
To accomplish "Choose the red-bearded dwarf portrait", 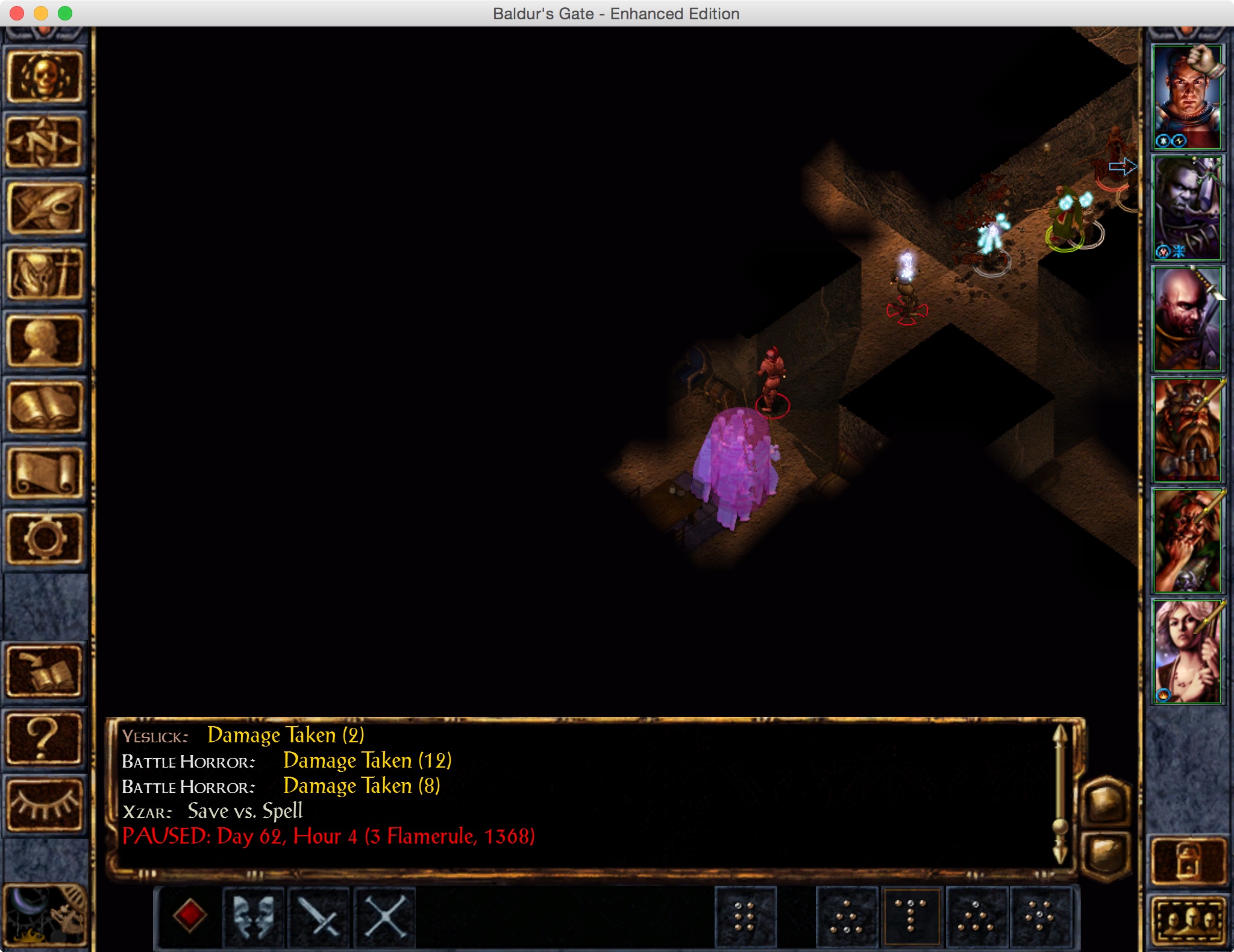I will pos(1186,430).
